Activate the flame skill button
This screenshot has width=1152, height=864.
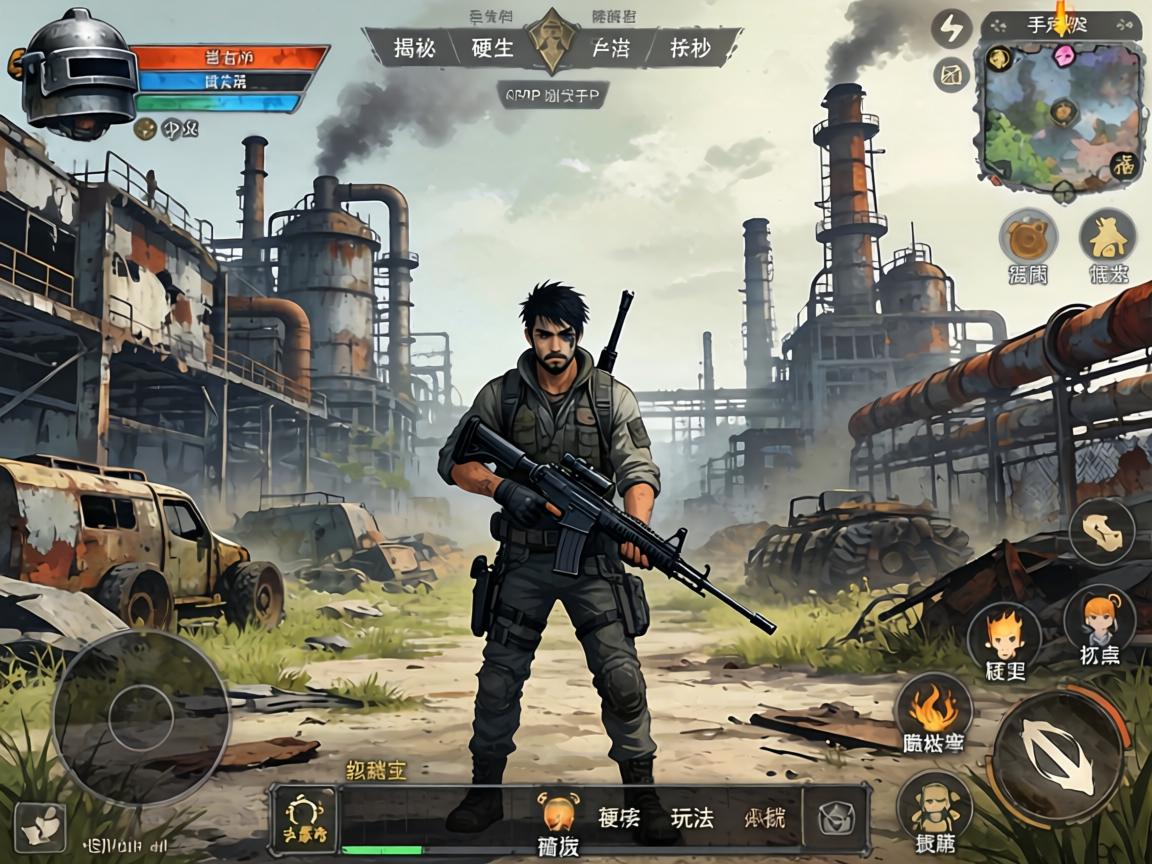click(933, 707)
